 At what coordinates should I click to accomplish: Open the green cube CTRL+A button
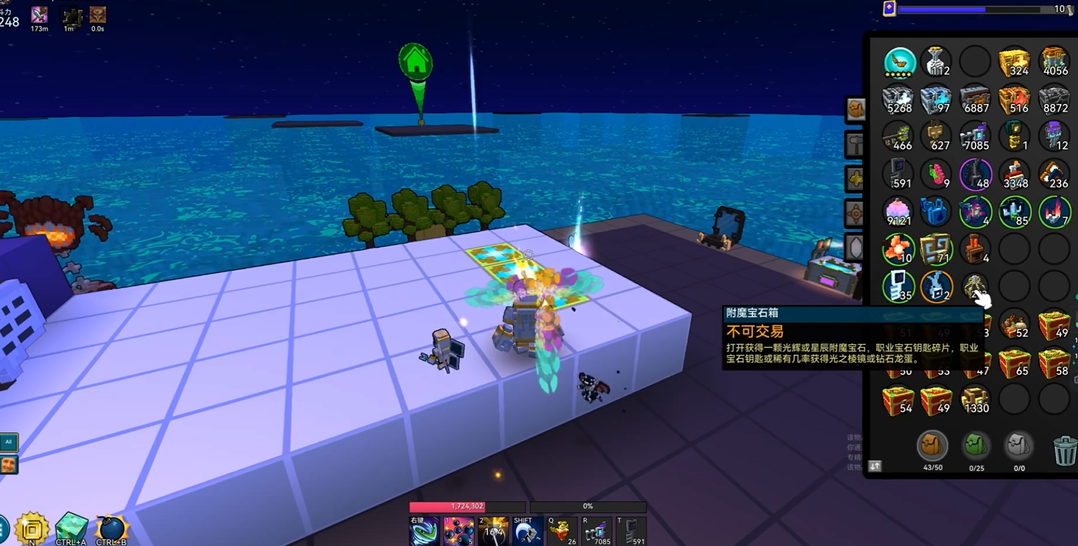[71, 528]
